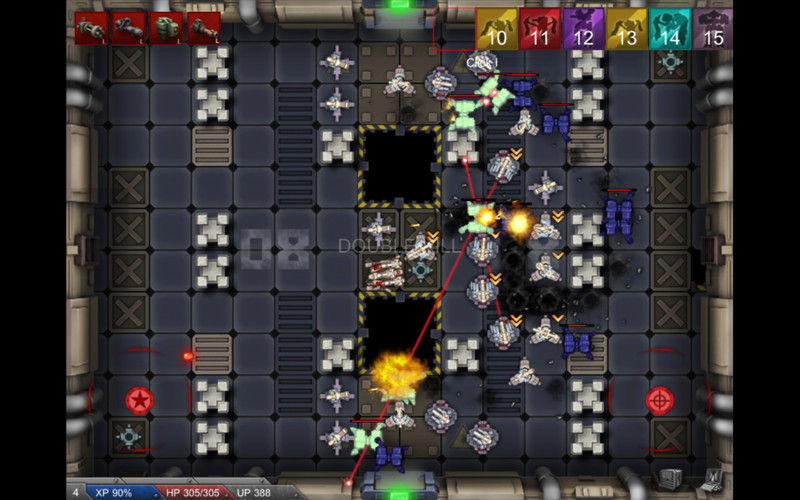The width and height of the screenshot is (800, 500).
Task: Select the yellow wave 10 tile
Action: (x=497, y=29)
